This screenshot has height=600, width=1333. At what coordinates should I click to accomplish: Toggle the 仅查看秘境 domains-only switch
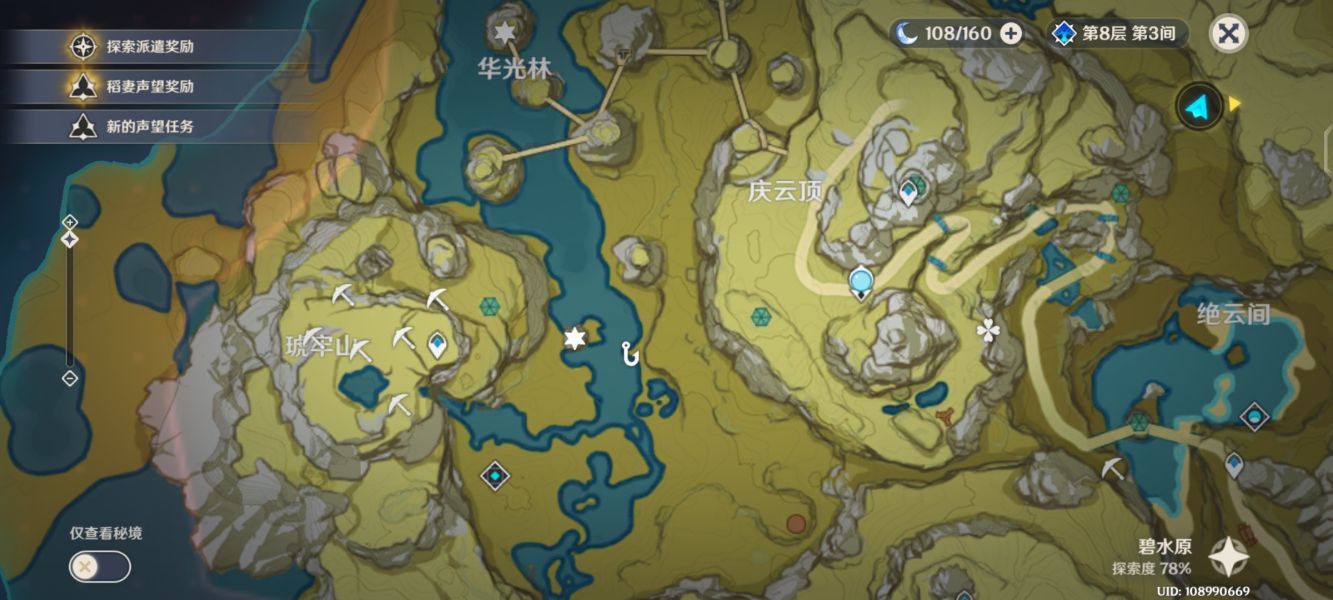99,566
